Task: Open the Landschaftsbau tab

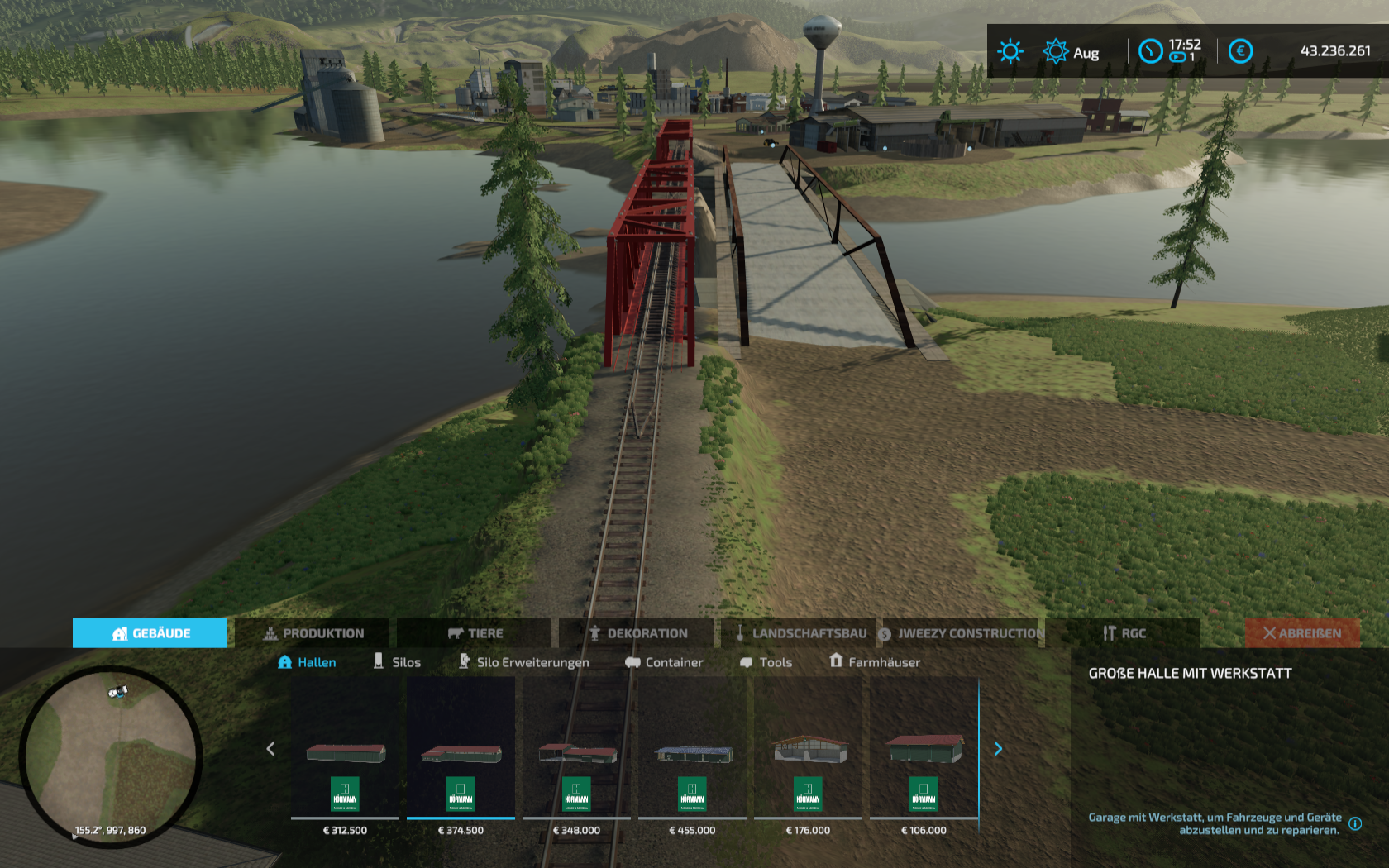Action: click(x=799, y=633)
